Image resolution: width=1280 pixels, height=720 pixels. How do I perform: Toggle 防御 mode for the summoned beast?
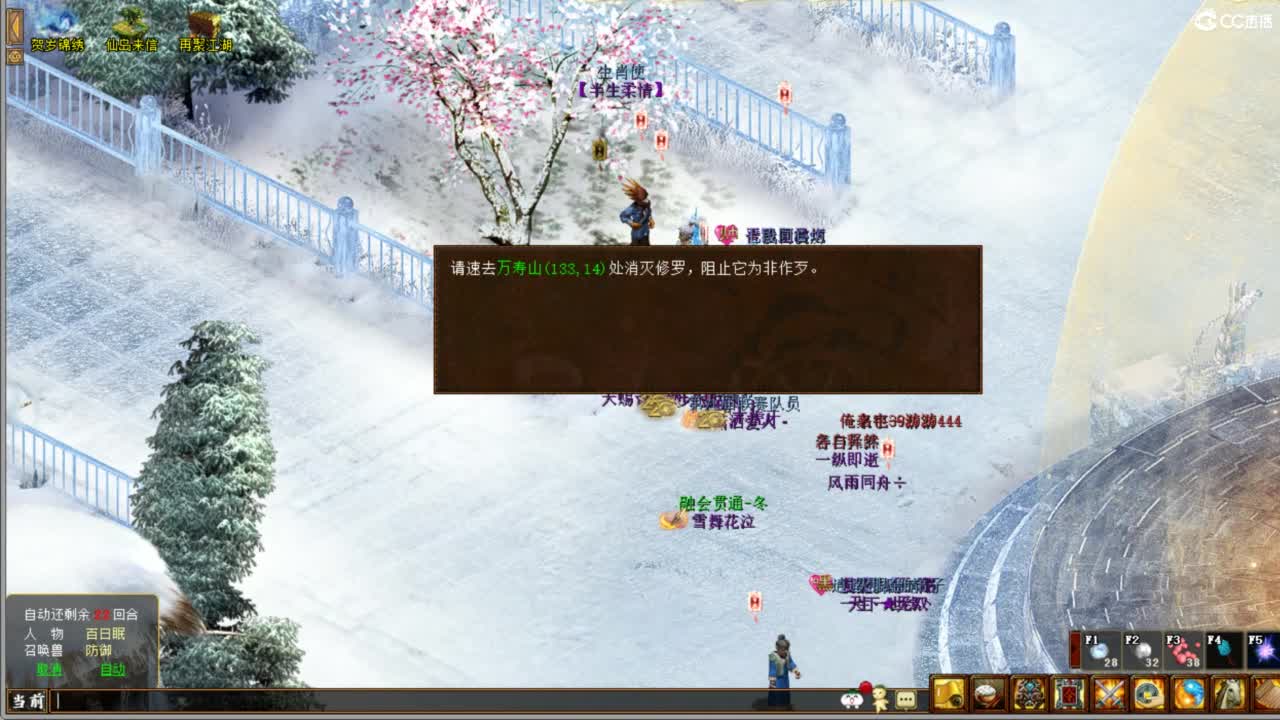(98, 650)
